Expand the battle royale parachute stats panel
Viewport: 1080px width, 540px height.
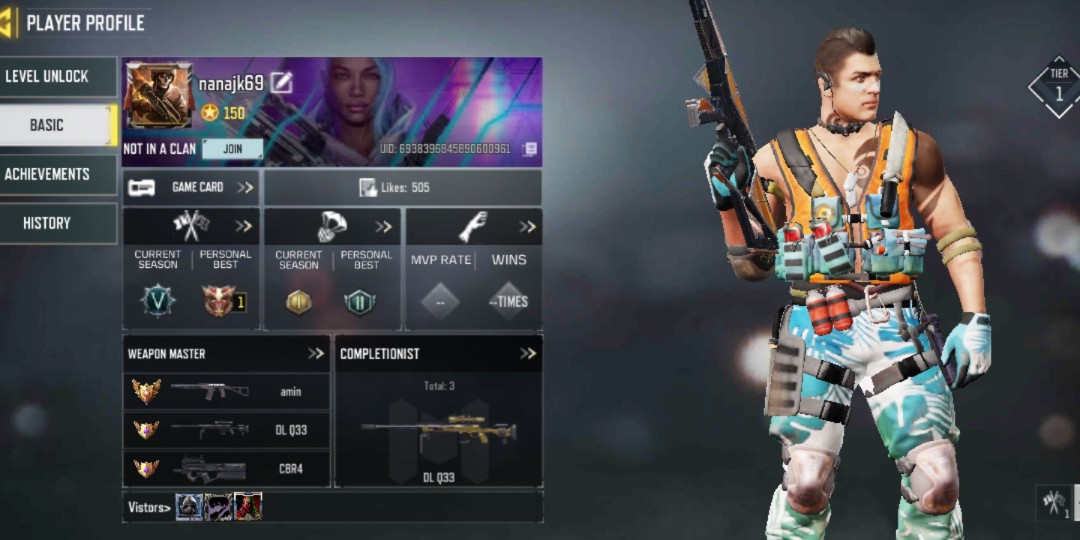[x=384, y=226]
